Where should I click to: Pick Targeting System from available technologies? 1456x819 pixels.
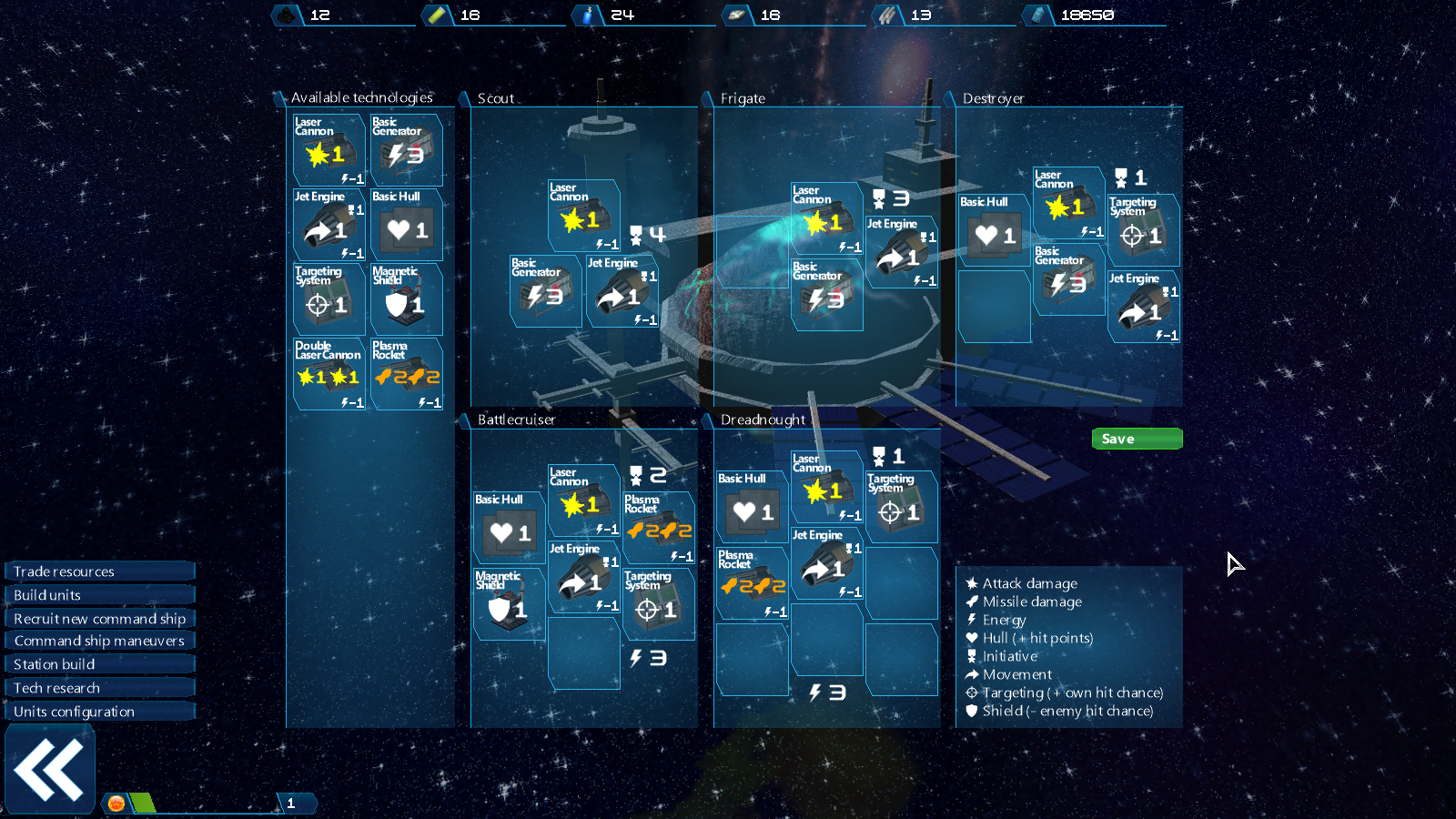point(329,299)
